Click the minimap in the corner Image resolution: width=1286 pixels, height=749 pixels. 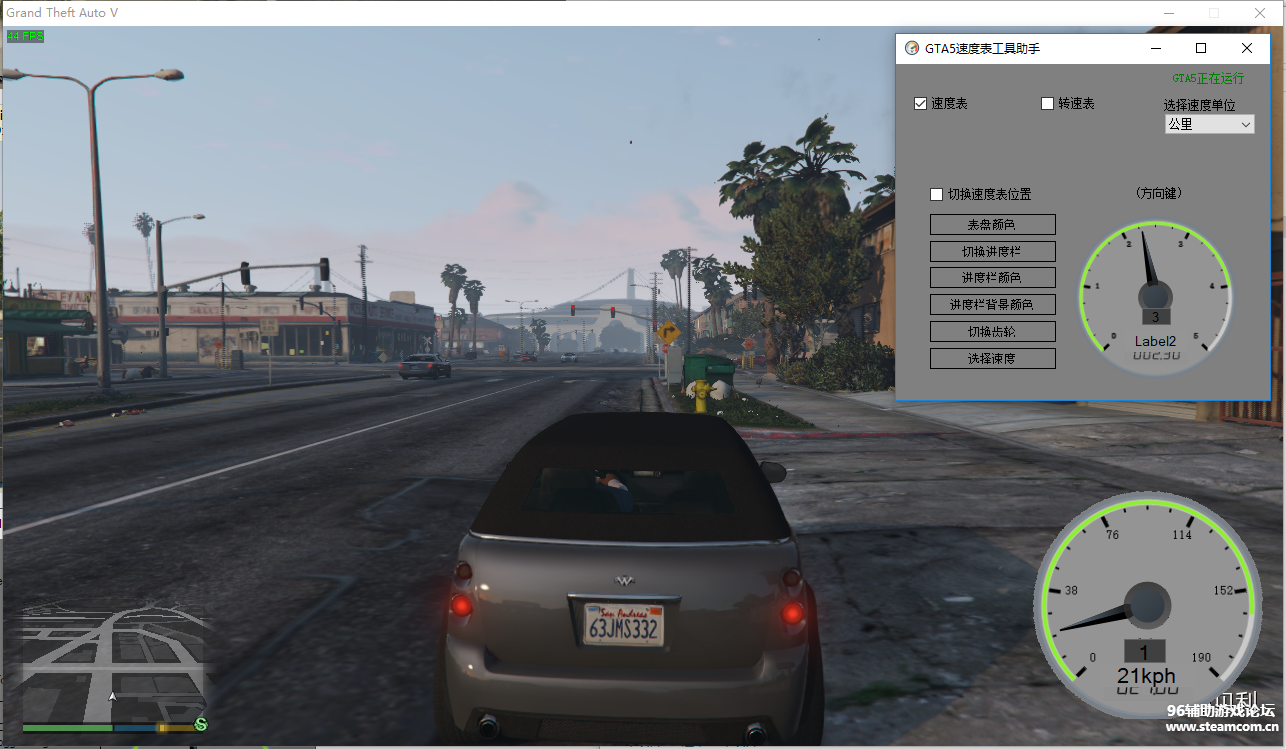[x=112, y=665]
